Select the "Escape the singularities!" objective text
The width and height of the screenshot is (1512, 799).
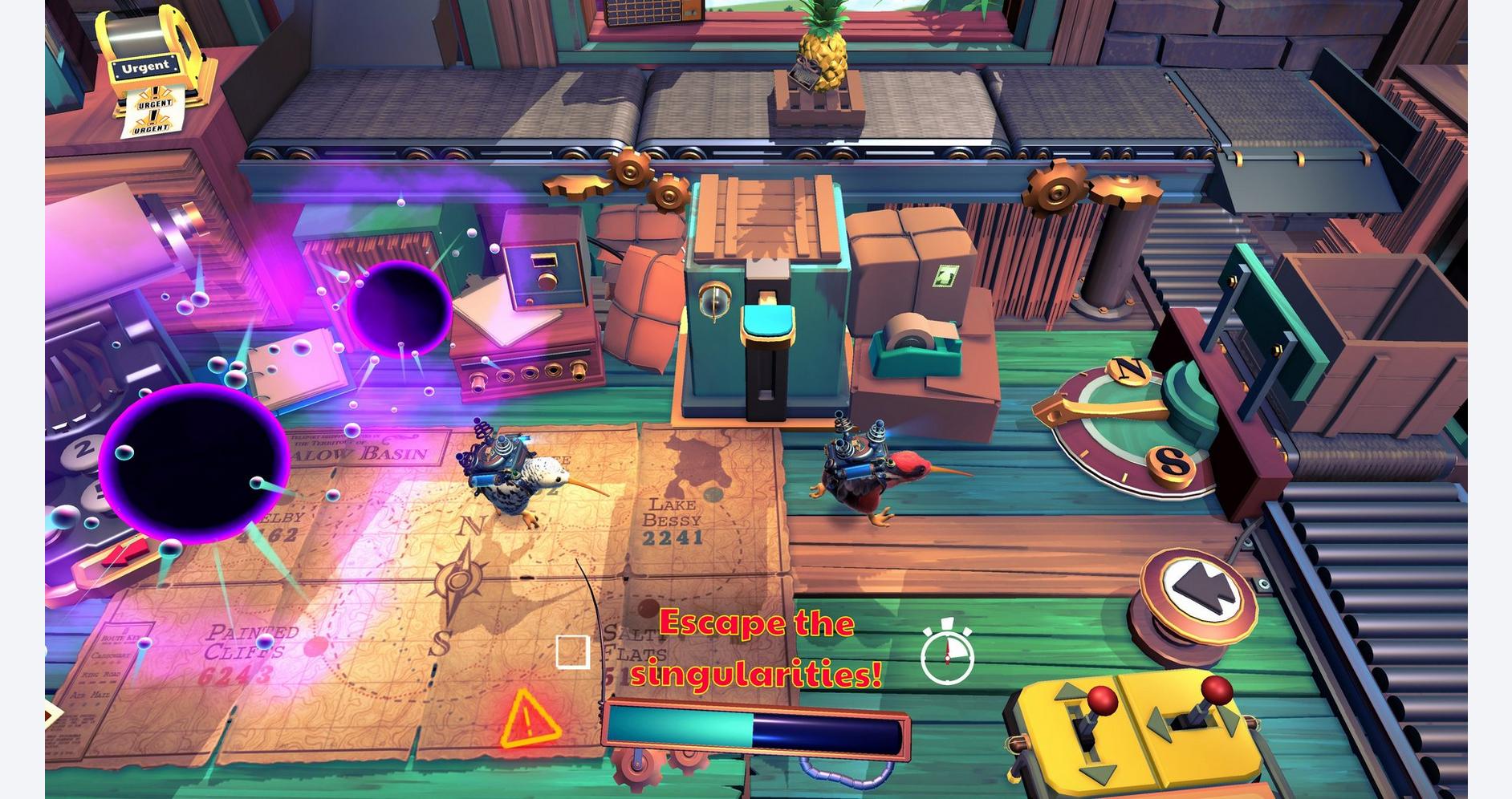756,648
